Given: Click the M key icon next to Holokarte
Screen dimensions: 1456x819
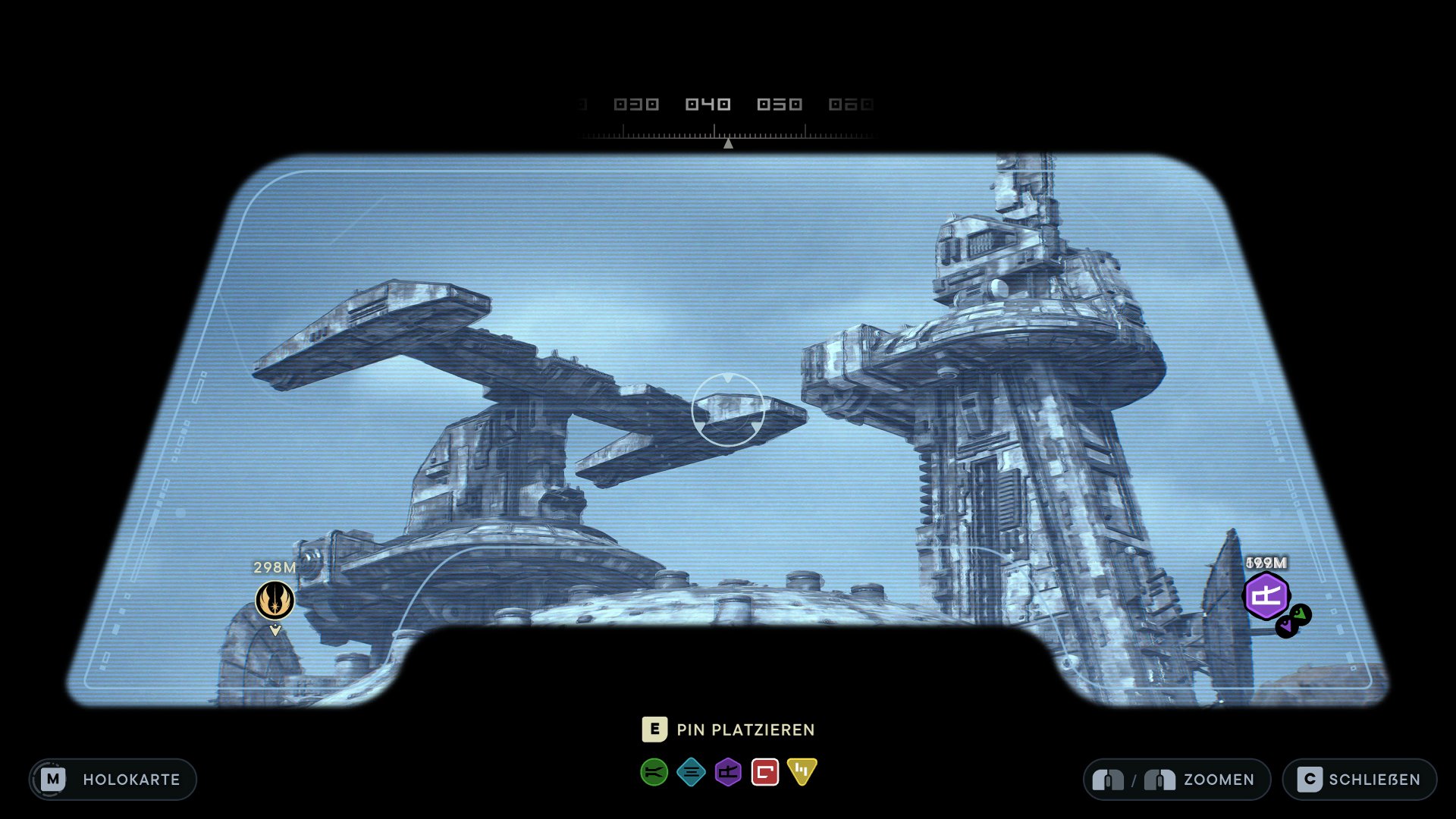Looking at the screenshot, I should click(x=53, y=780).
